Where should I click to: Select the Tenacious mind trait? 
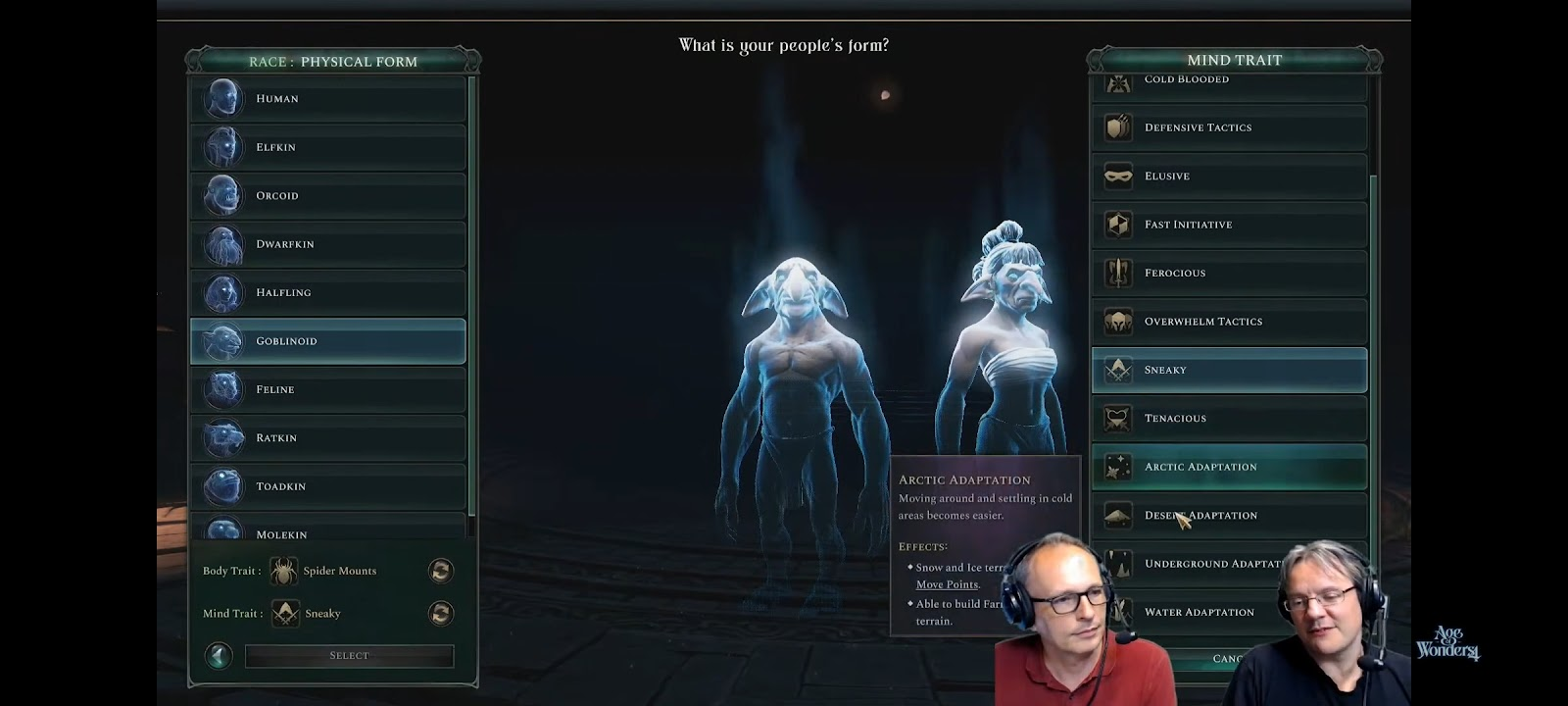tap(1229, 418)
